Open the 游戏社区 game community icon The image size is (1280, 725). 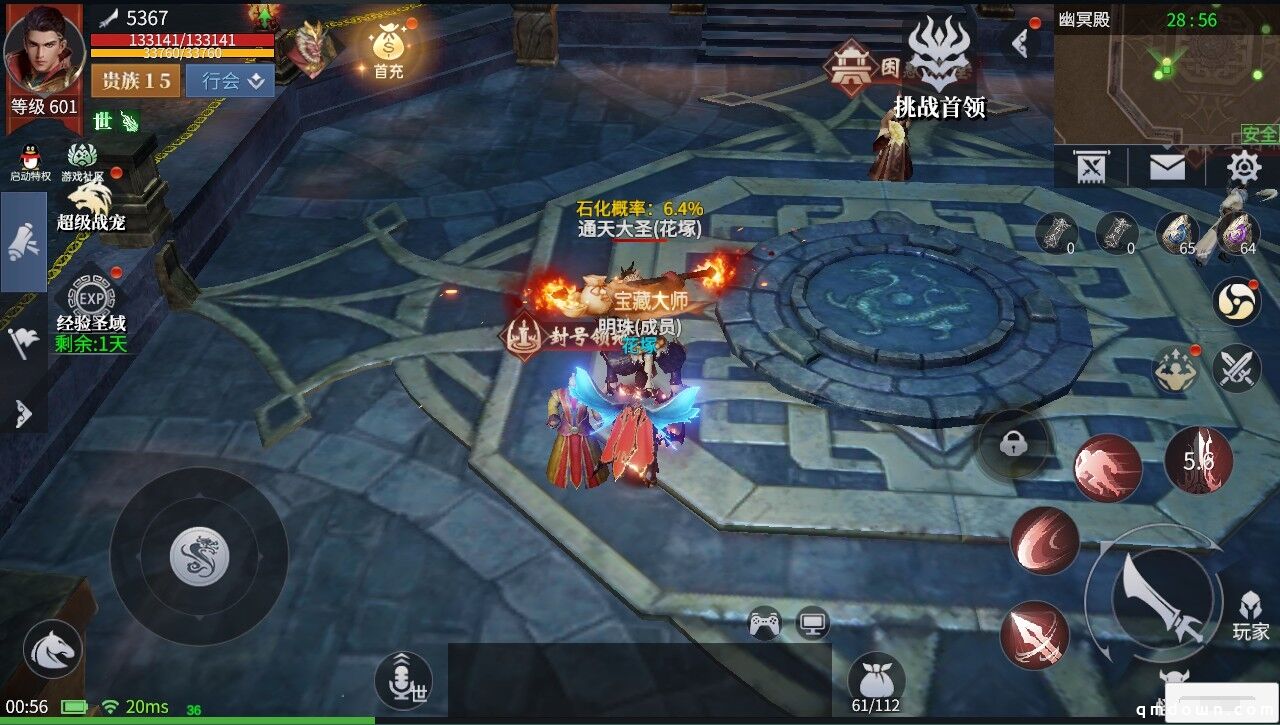(80, 156)
